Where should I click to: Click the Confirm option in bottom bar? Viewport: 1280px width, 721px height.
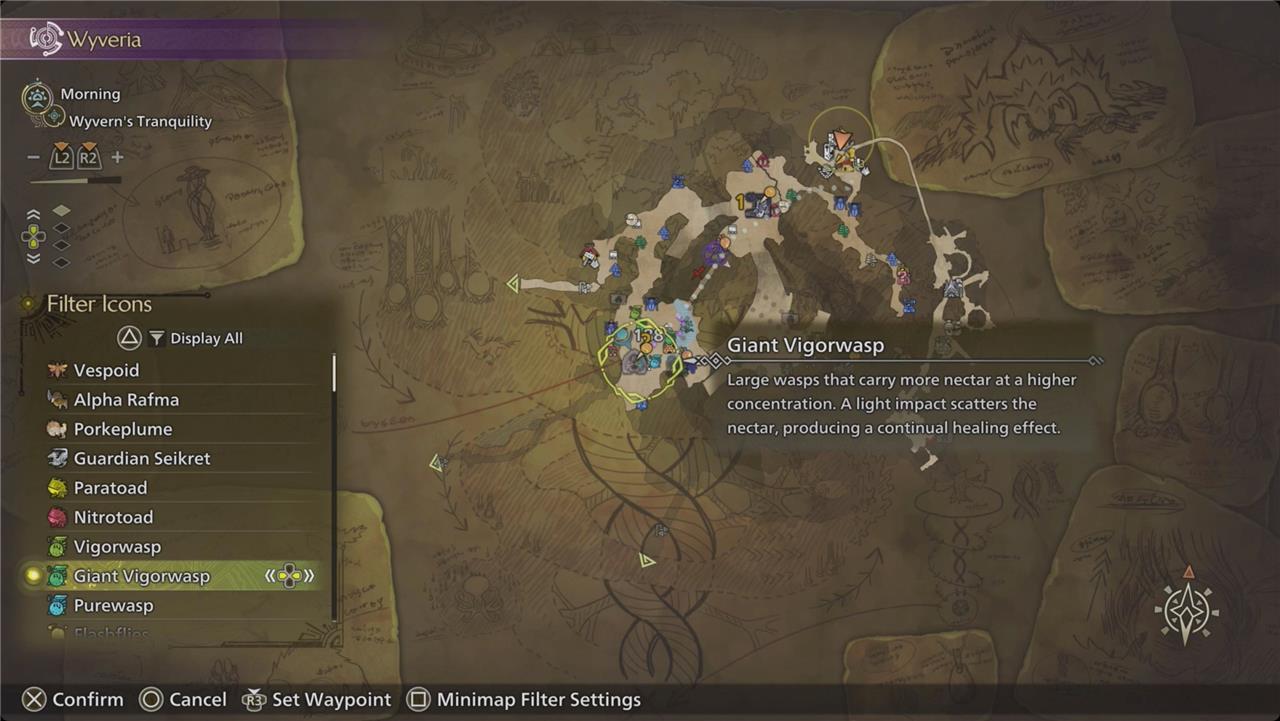[x=73, y=700]
